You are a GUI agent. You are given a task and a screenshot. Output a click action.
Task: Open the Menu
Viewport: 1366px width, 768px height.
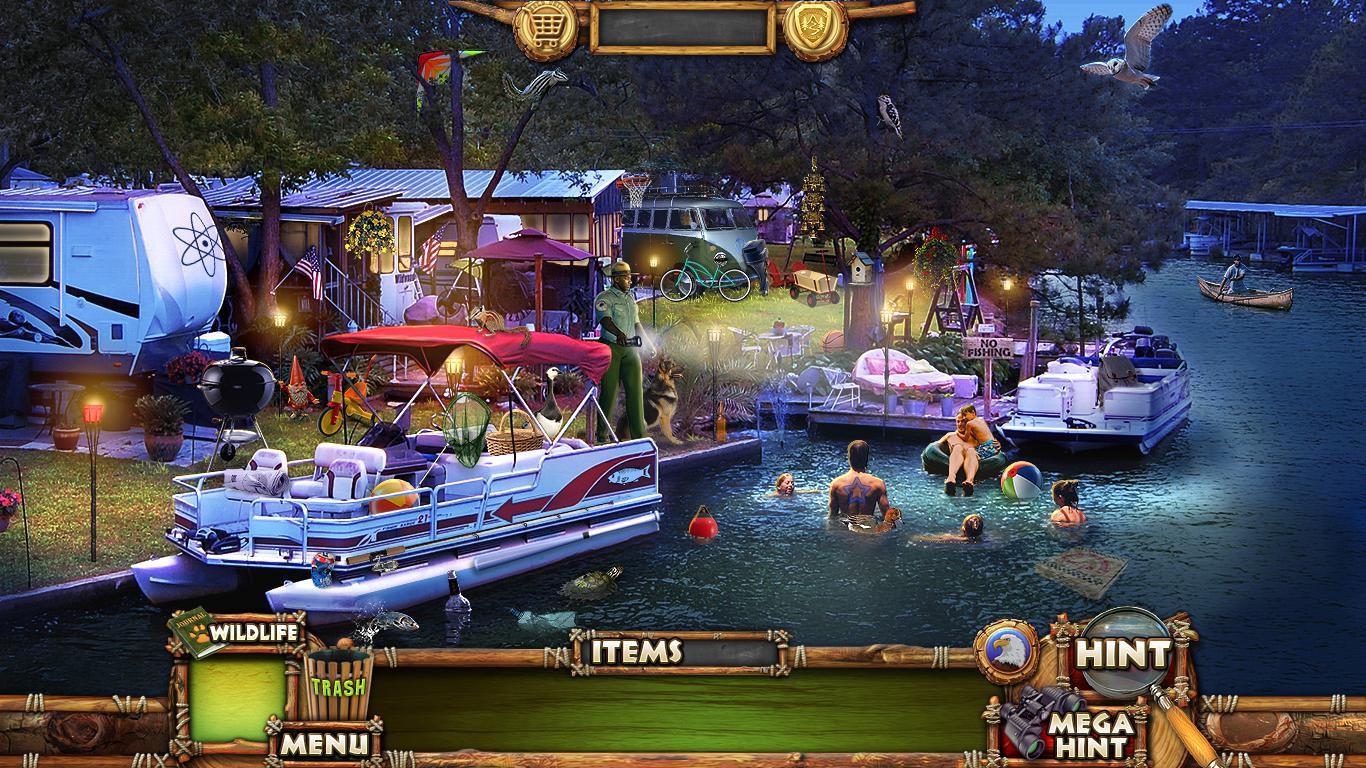click(324, 743)
